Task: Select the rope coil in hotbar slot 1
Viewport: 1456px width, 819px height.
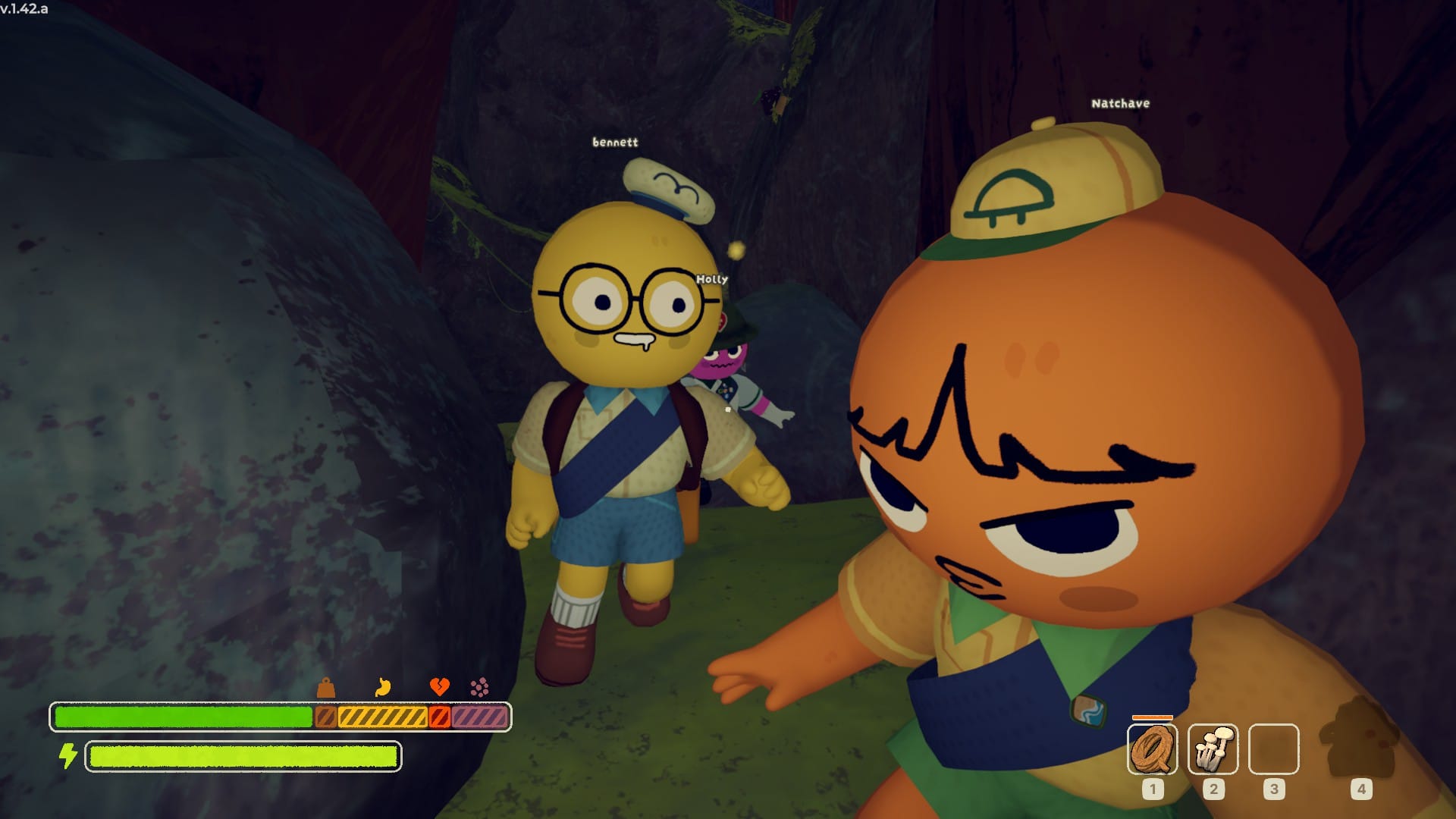Action: tap(1153, 751)
